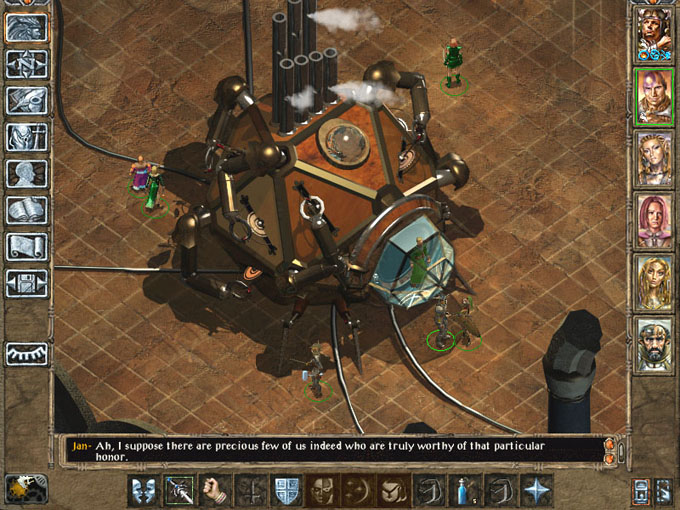Select the bald tattooed man's portrait
680x510 pixels.
coord(654,97)
